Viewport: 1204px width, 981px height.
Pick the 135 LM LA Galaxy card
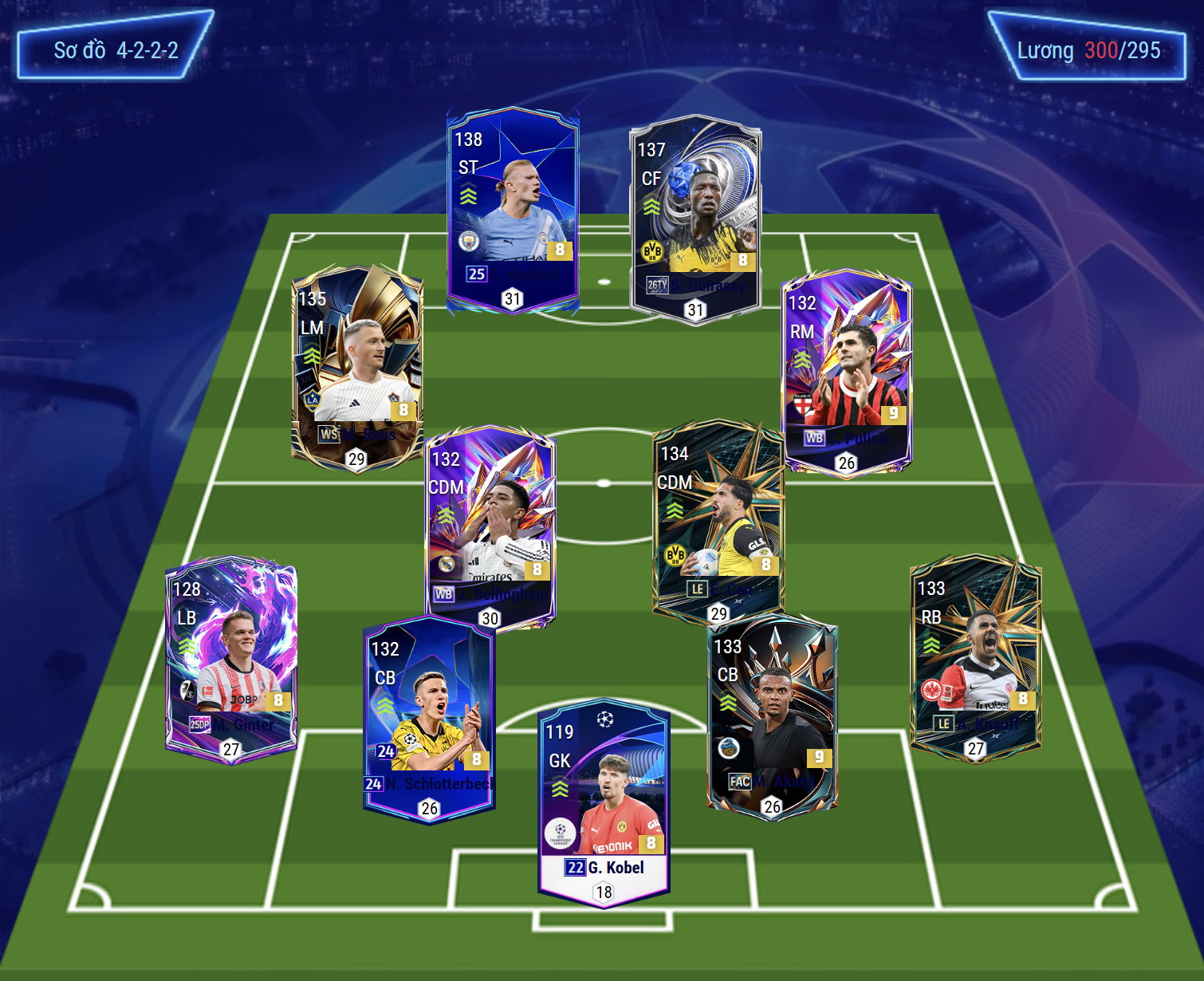[x=357, y=367]
